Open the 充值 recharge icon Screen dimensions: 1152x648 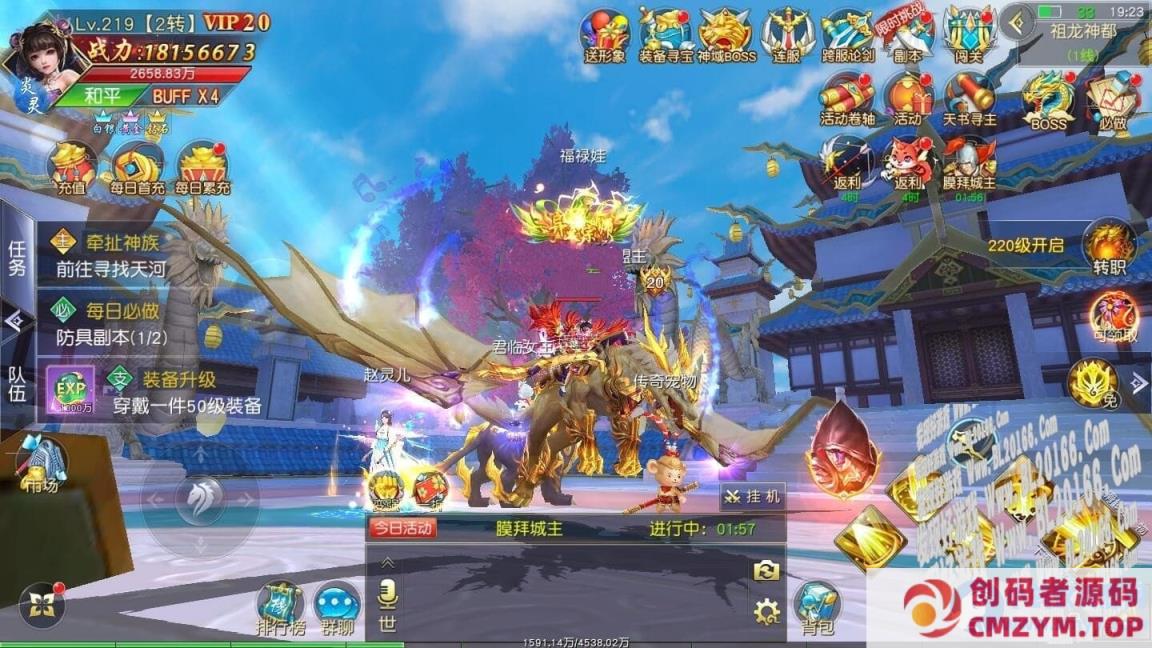[x=72, y=165]
